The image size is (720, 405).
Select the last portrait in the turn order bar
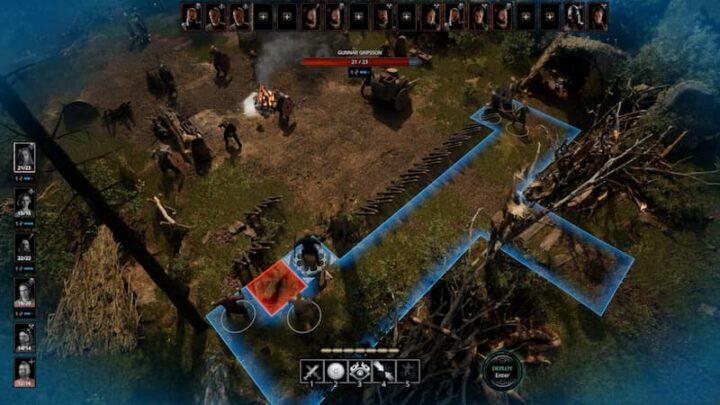tap(599, 16)
